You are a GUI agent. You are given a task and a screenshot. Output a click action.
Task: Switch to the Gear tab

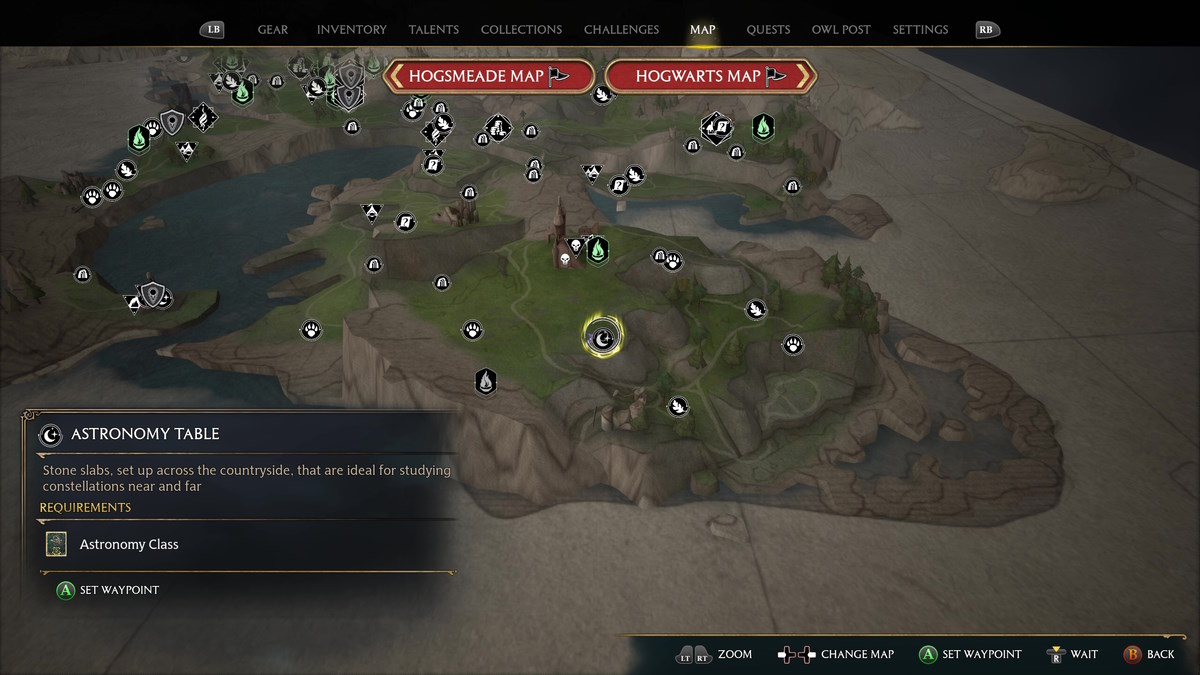pos(273,30)
